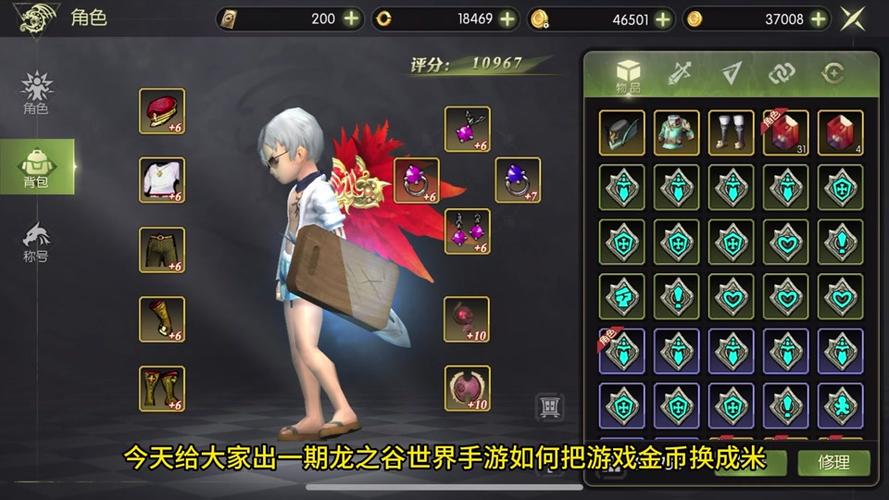Add gold with plus next to 46501
The image size is (889, 500).
pos(663,18)
